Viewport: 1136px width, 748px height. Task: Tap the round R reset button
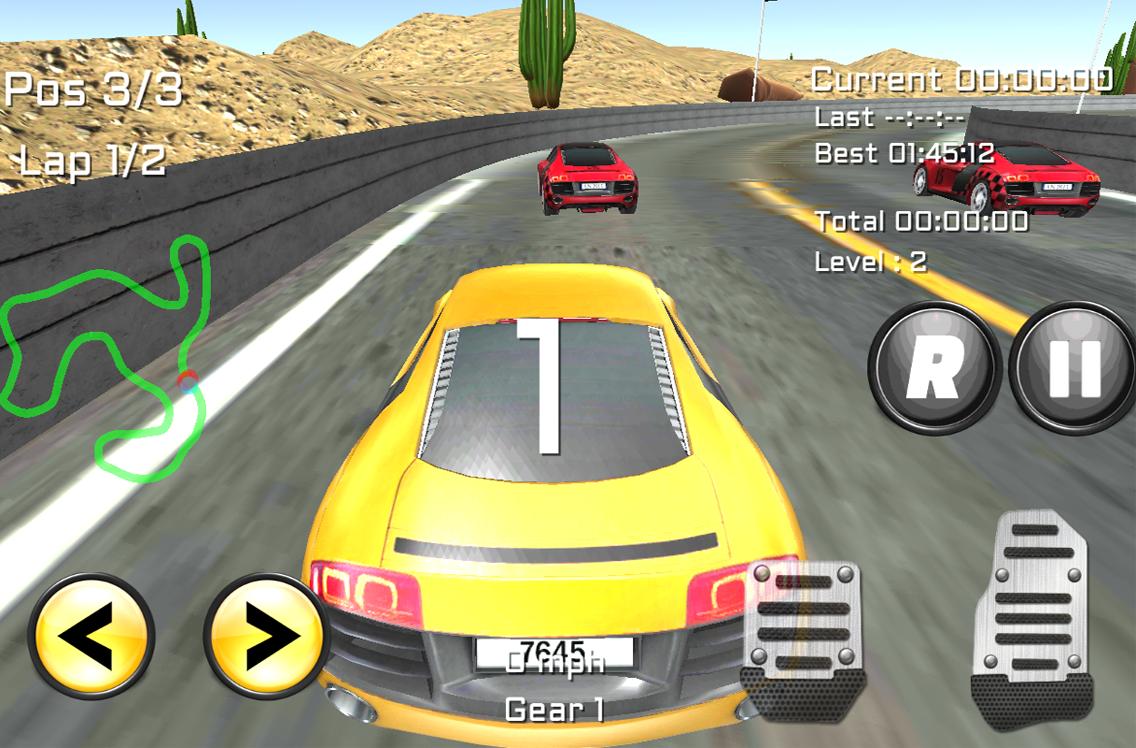[x=934, y=367]
